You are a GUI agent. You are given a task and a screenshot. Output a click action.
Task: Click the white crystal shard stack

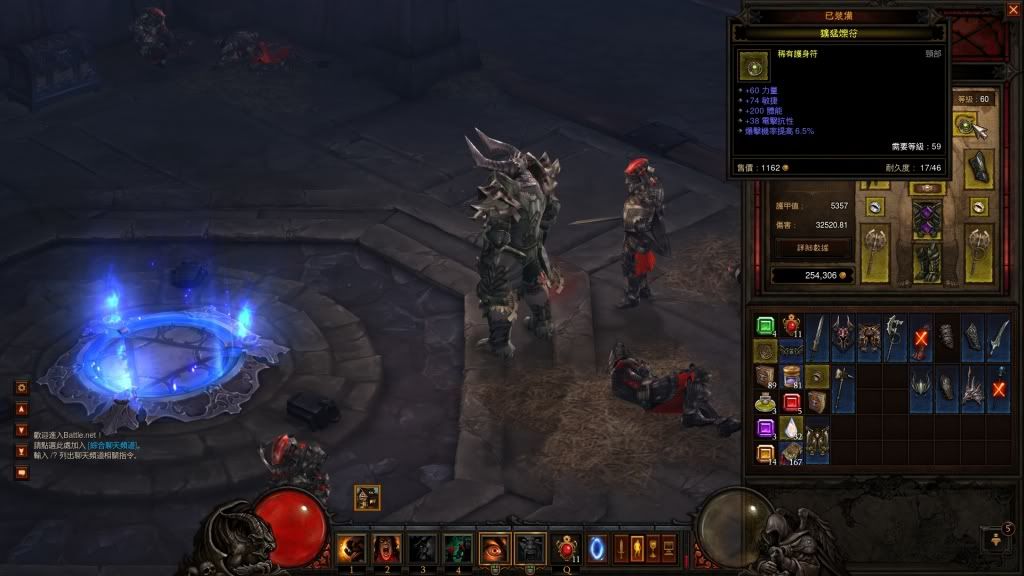[791, 429]
